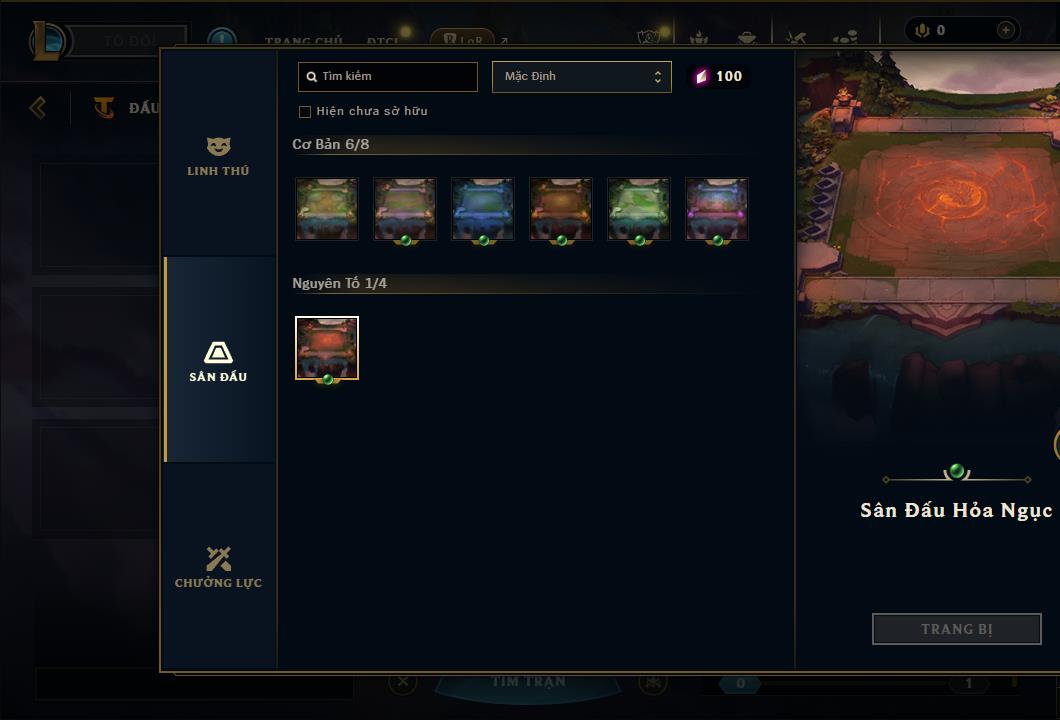Click the Trang Bị equip button
This screenshot has height=720, width=1060.
pos(956,629)
